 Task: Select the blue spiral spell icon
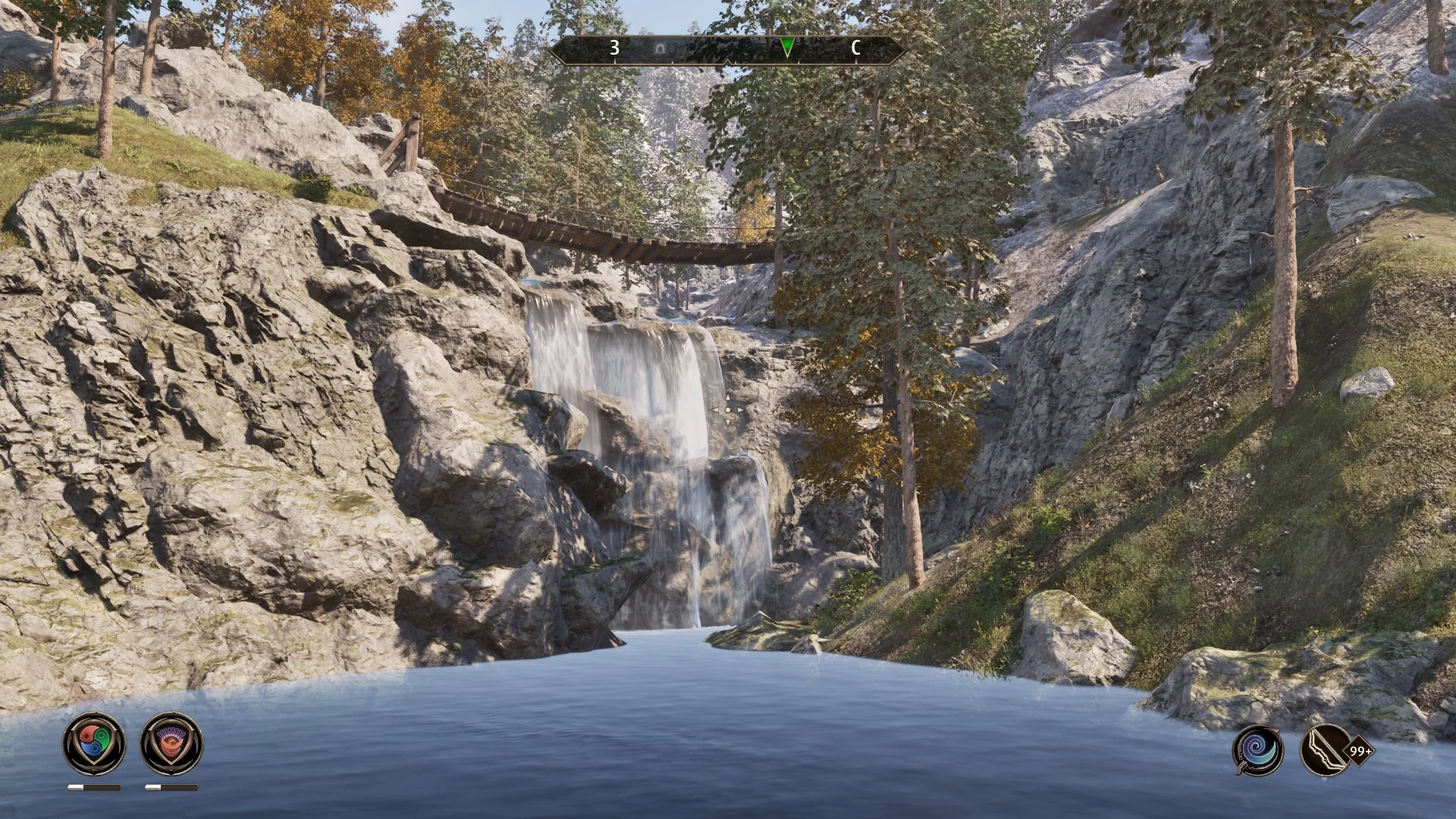coord(1257,750)
